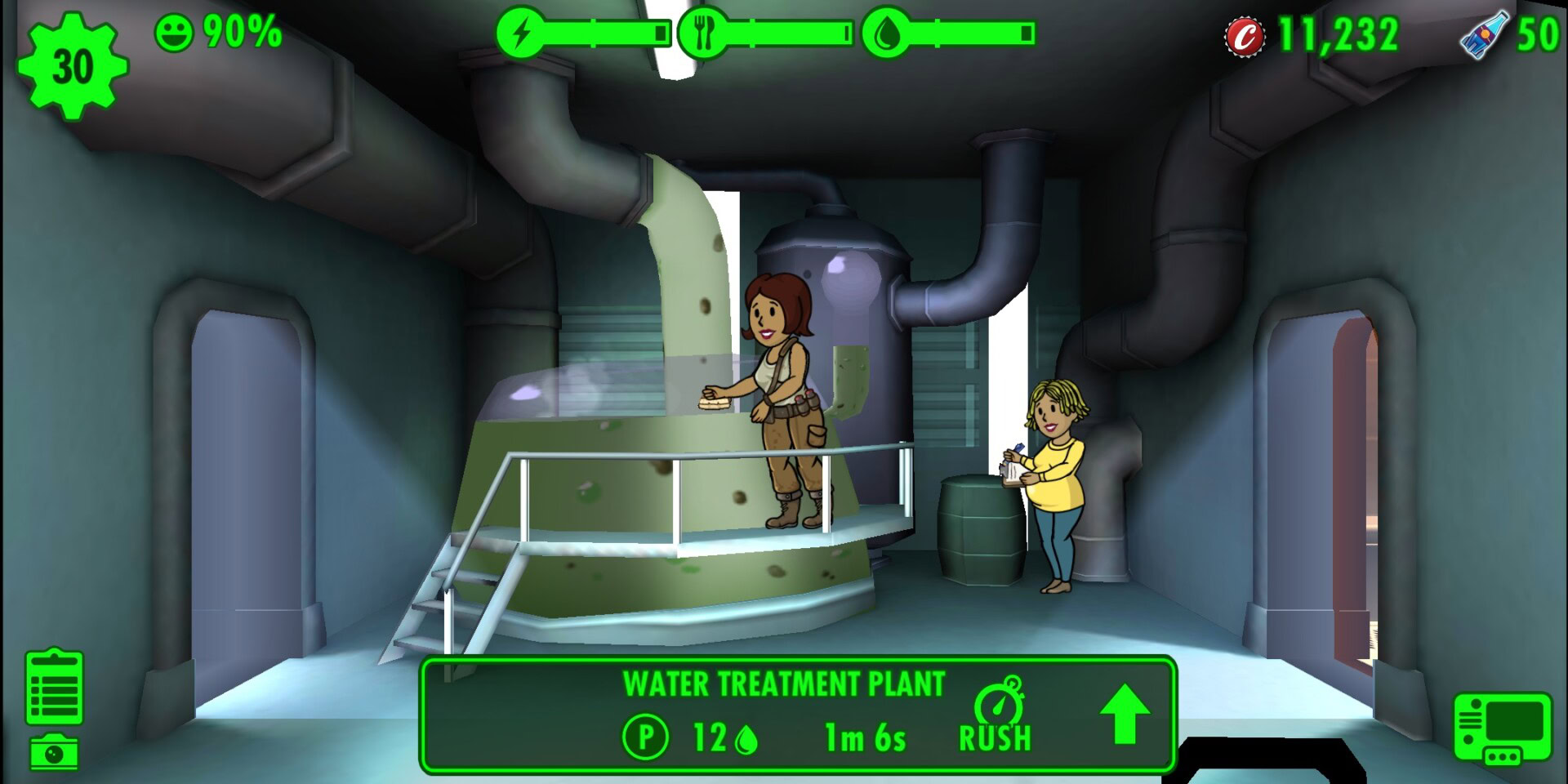
Task: Take a screenshot with the camera icon
Action: click(x=54, y=752)
